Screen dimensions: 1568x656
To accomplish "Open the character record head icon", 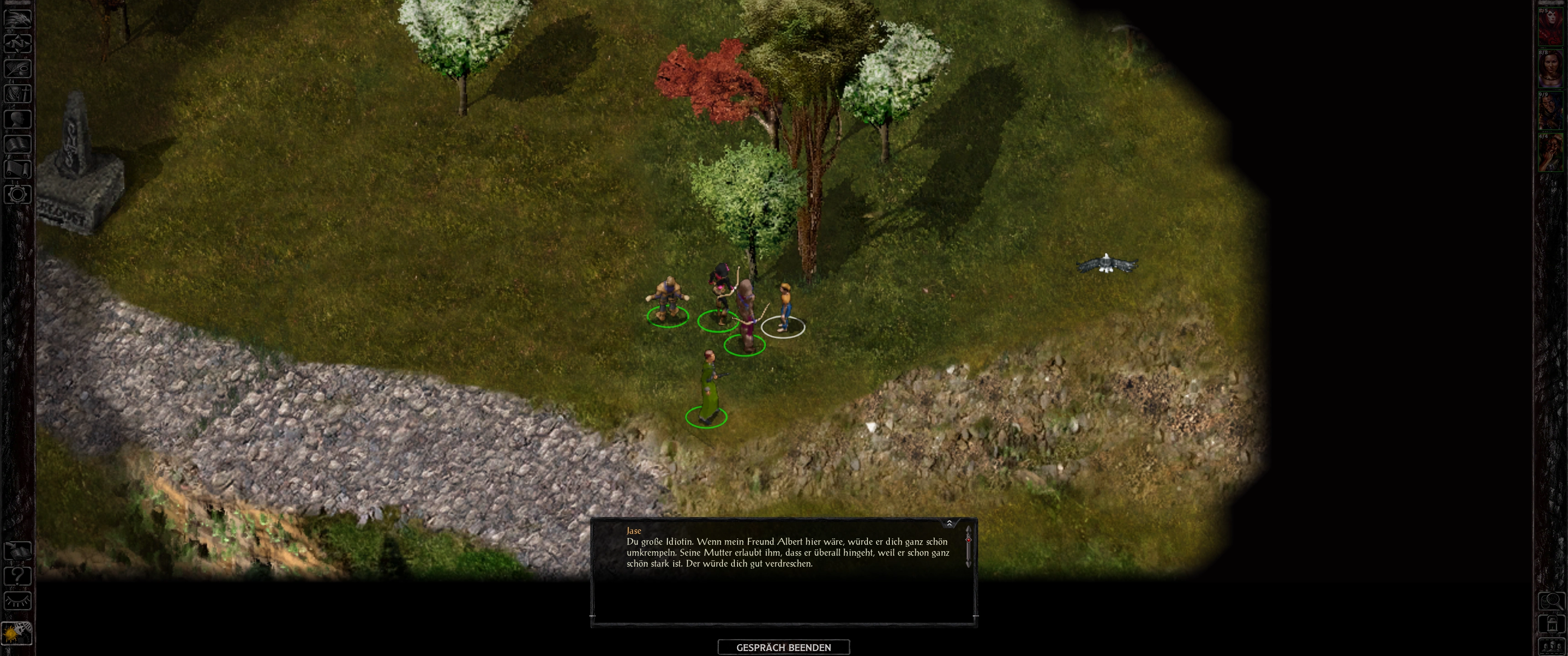I will coord(17,118).
